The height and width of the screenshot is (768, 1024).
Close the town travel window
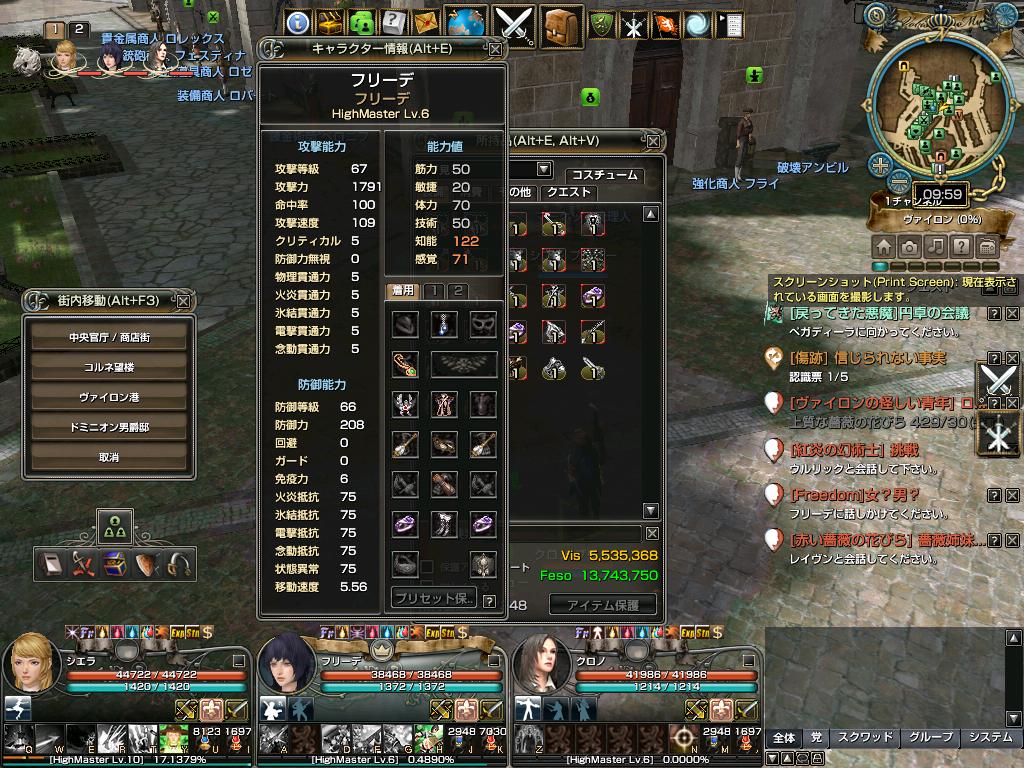pyautogui.click(x=183, y=300)
